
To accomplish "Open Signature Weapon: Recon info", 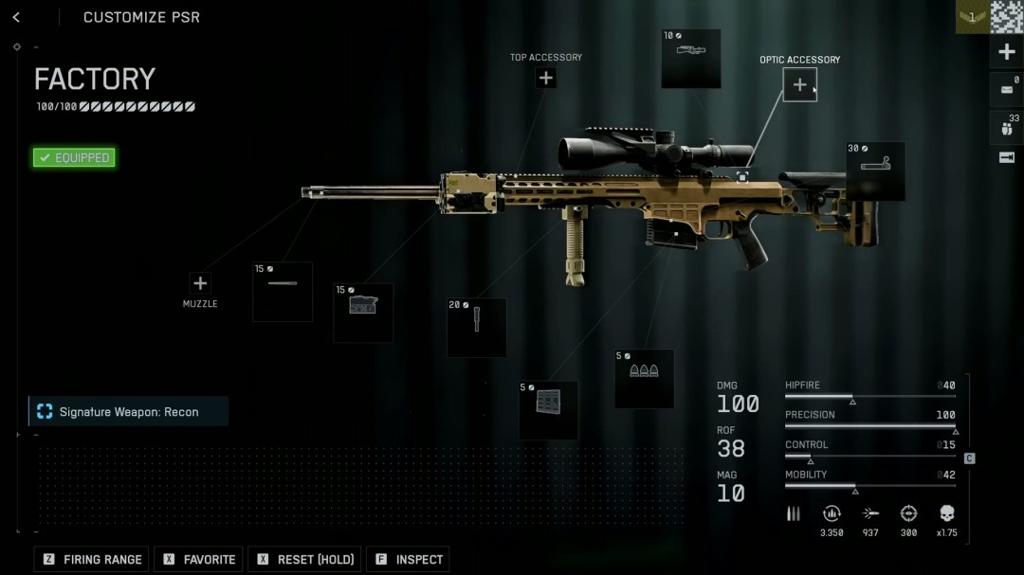I will 128,412.
